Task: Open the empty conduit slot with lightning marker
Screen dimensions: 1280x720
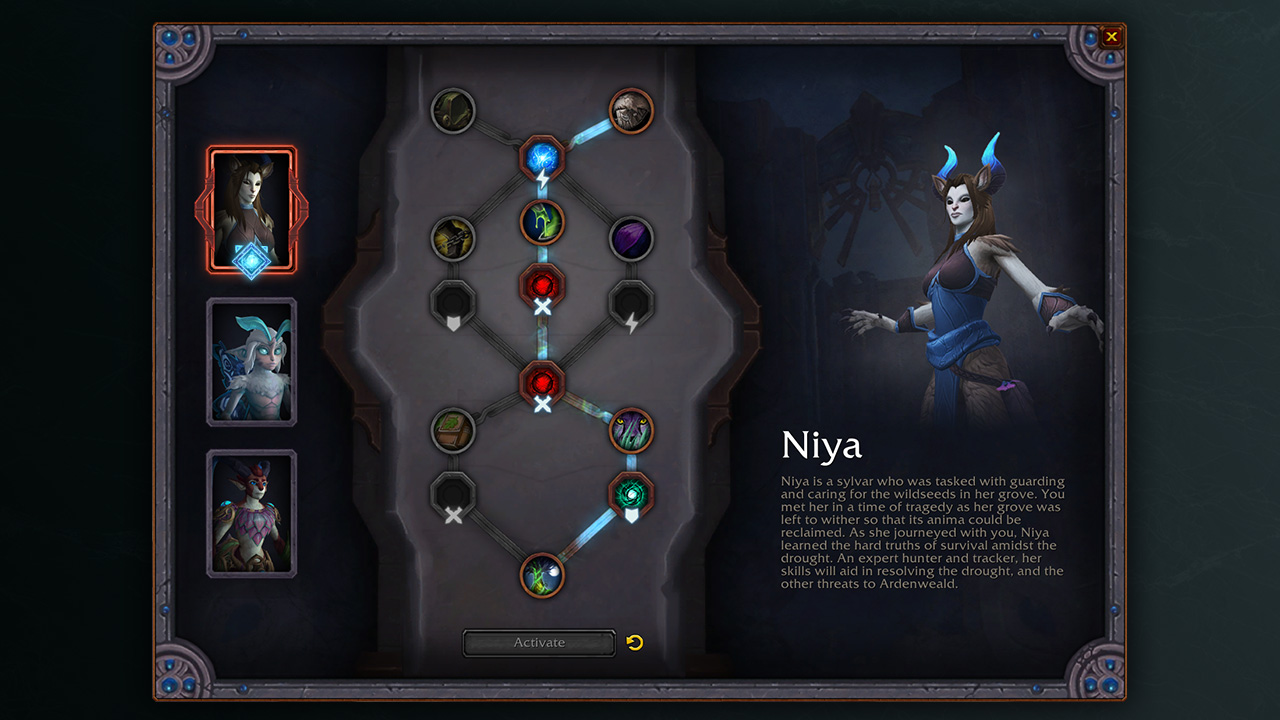Action: tap(631, 302)
